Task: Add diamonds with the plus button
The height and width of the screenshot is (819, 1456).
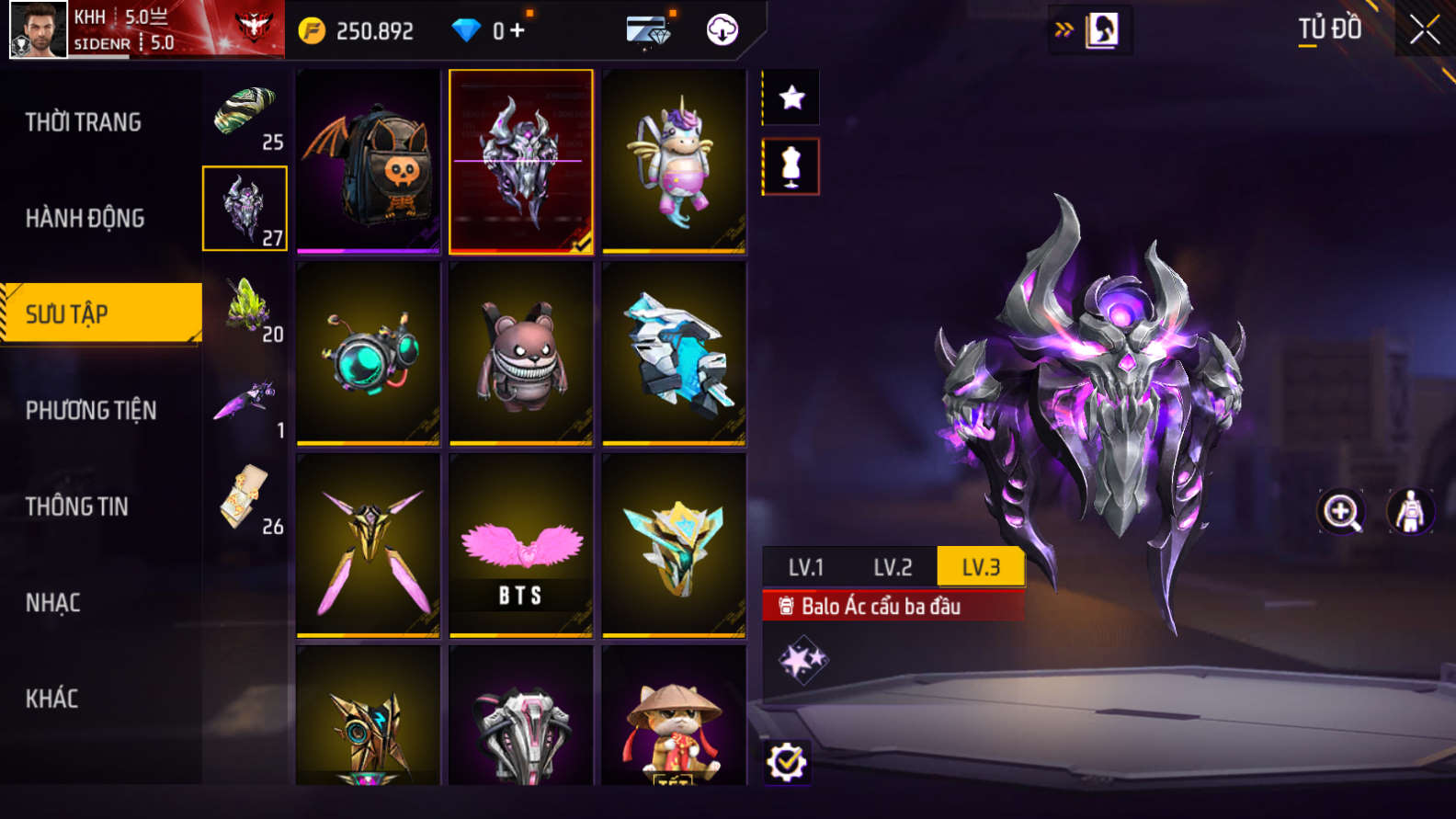Action: pyautogui.click(x=518, y=30)
